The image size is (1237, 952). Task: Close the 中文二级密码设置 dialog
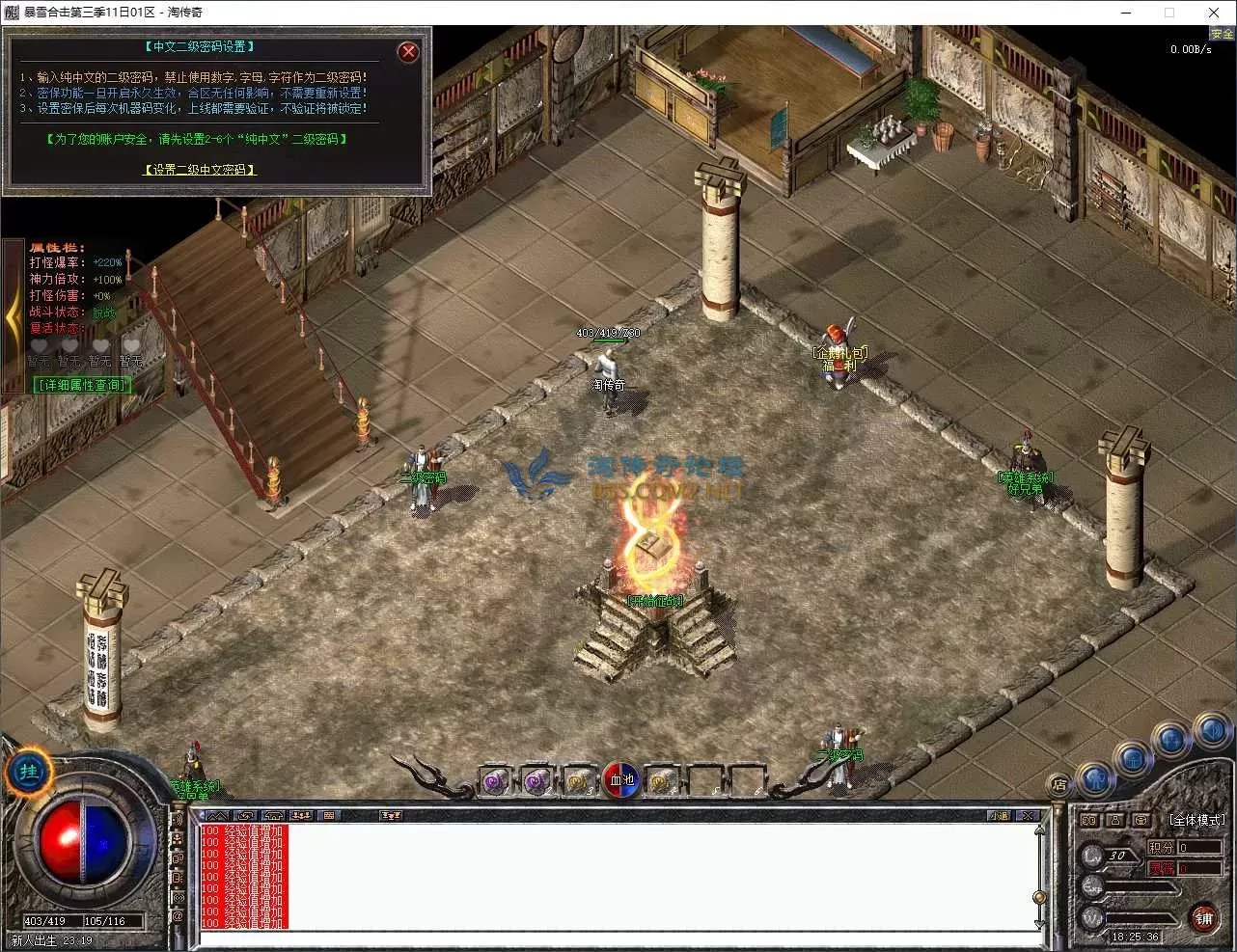[408, 52]
